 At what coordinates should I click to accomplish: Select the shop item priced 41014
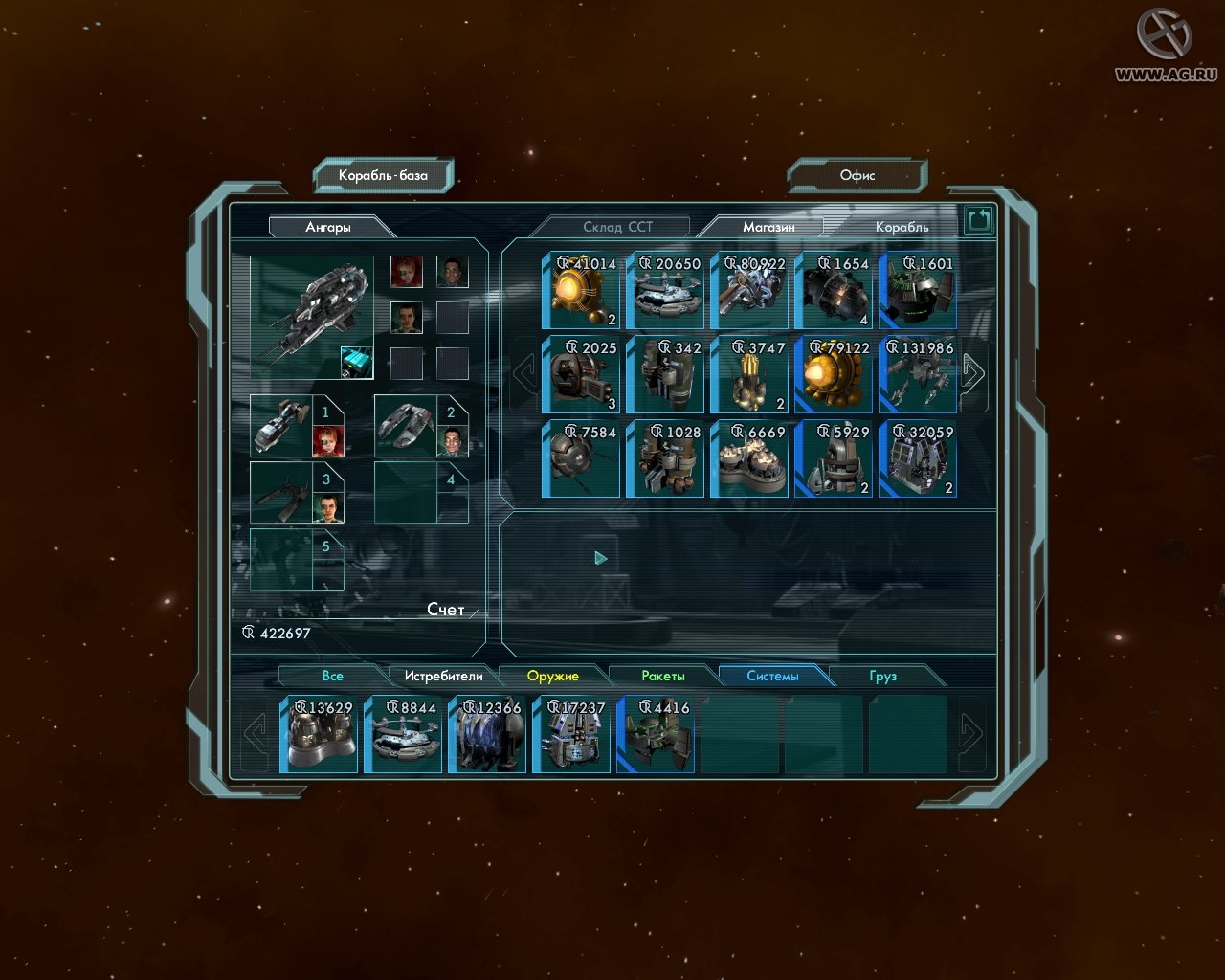coord(581,291)
